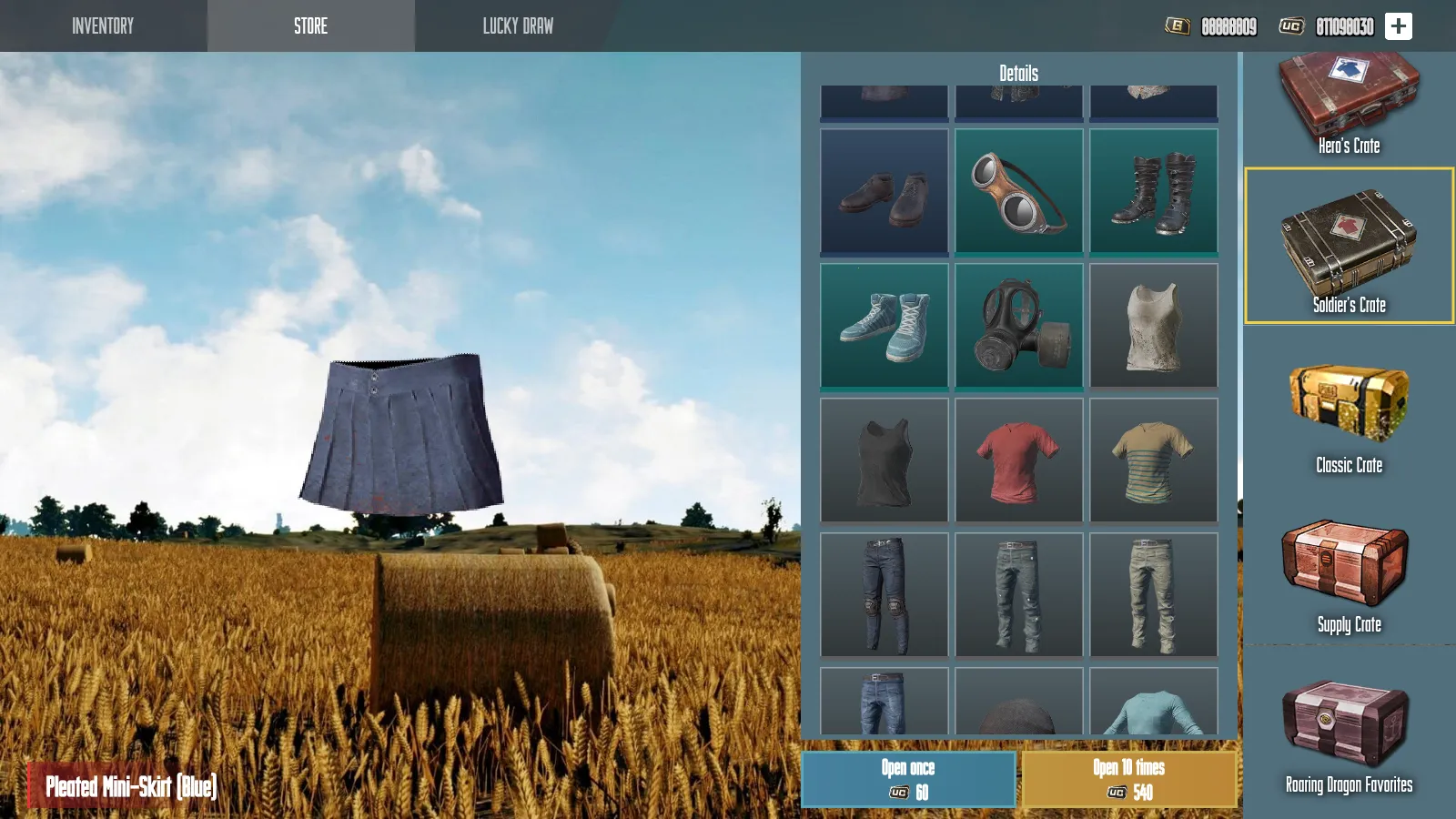Click the Open 10 times button
The height and width of the screenshot is (819, 1456).
pyautogui.click(x=1131, y=778)
